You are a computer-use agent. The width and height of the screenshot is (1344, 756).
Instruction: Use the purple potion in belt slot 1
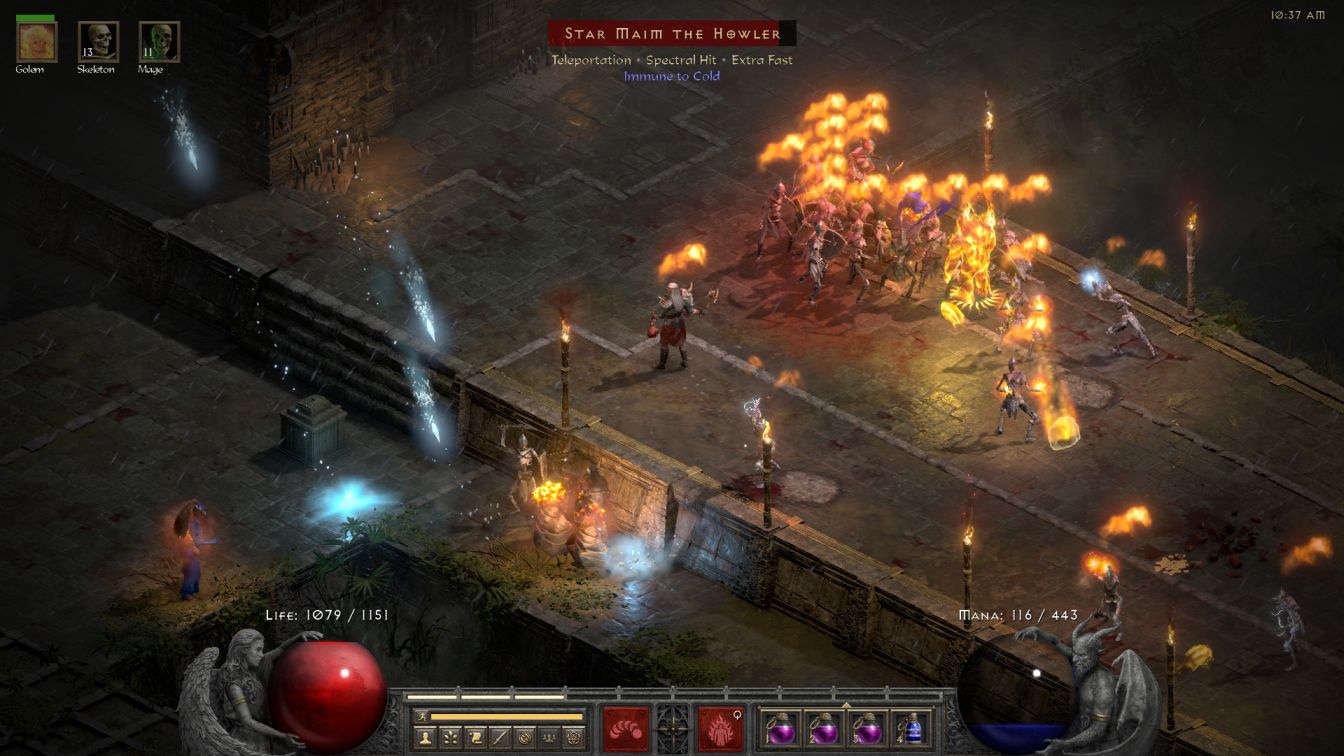pyautogui.click(x=780, y=728)
